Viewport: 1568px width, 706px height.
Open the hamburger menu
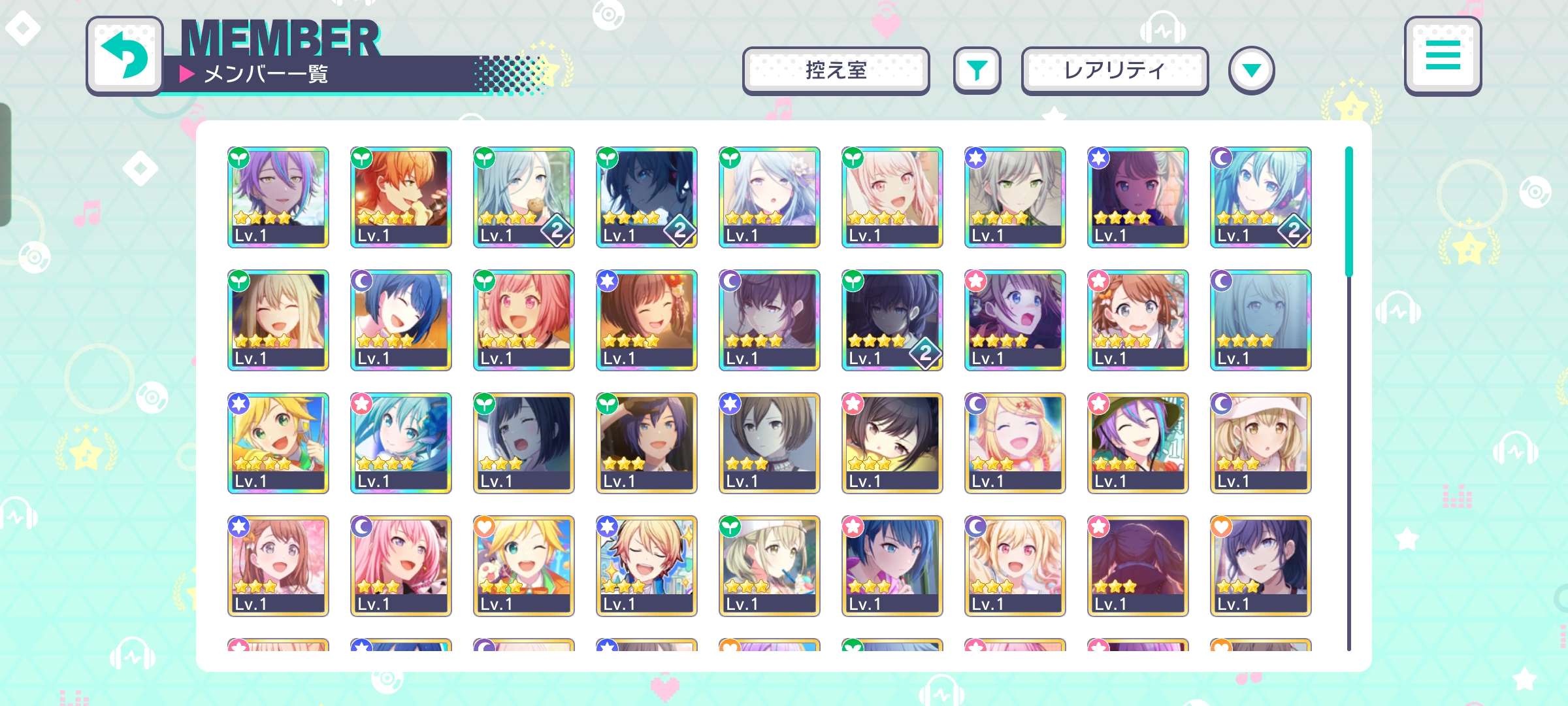click(x=1443, y=56)
